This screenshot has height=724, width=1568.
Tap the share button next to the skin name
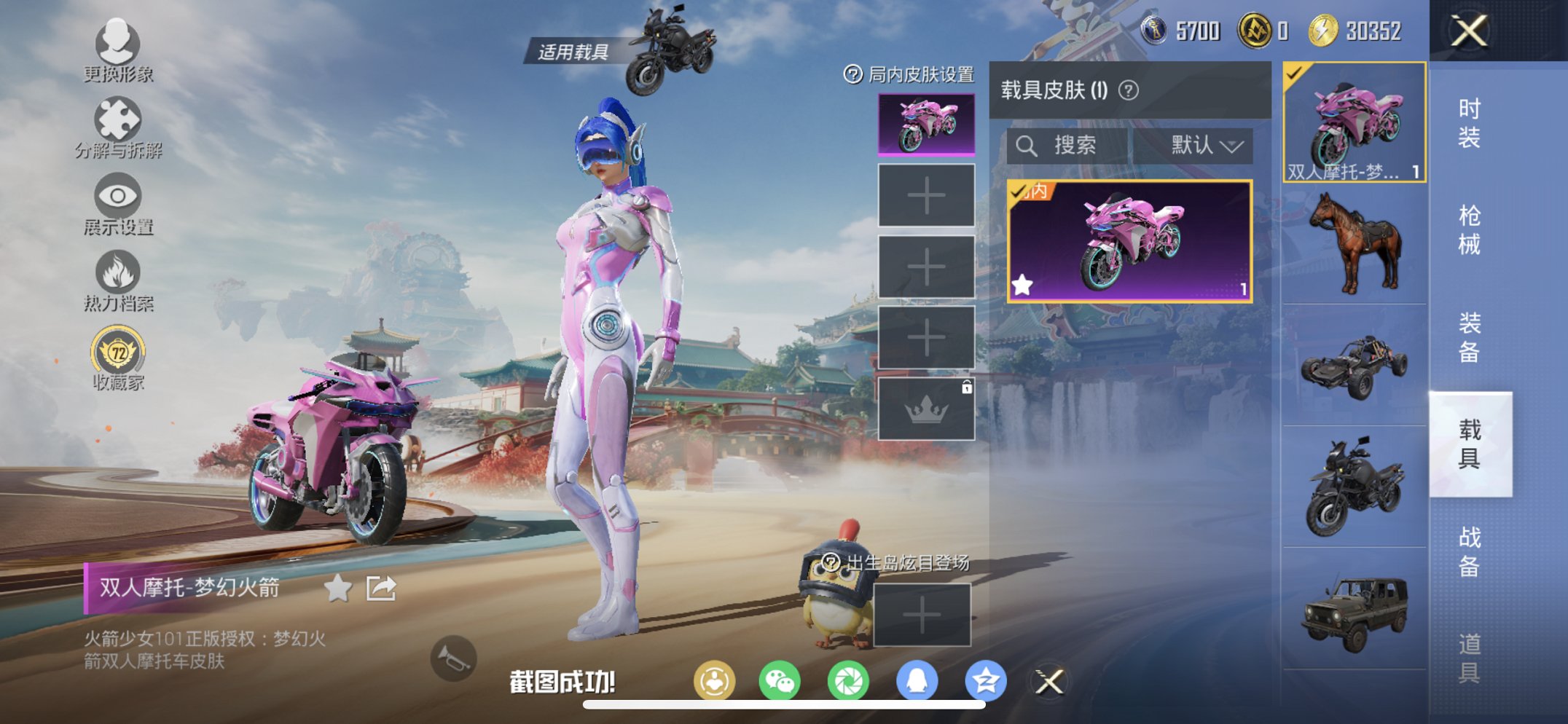[380, 590]
